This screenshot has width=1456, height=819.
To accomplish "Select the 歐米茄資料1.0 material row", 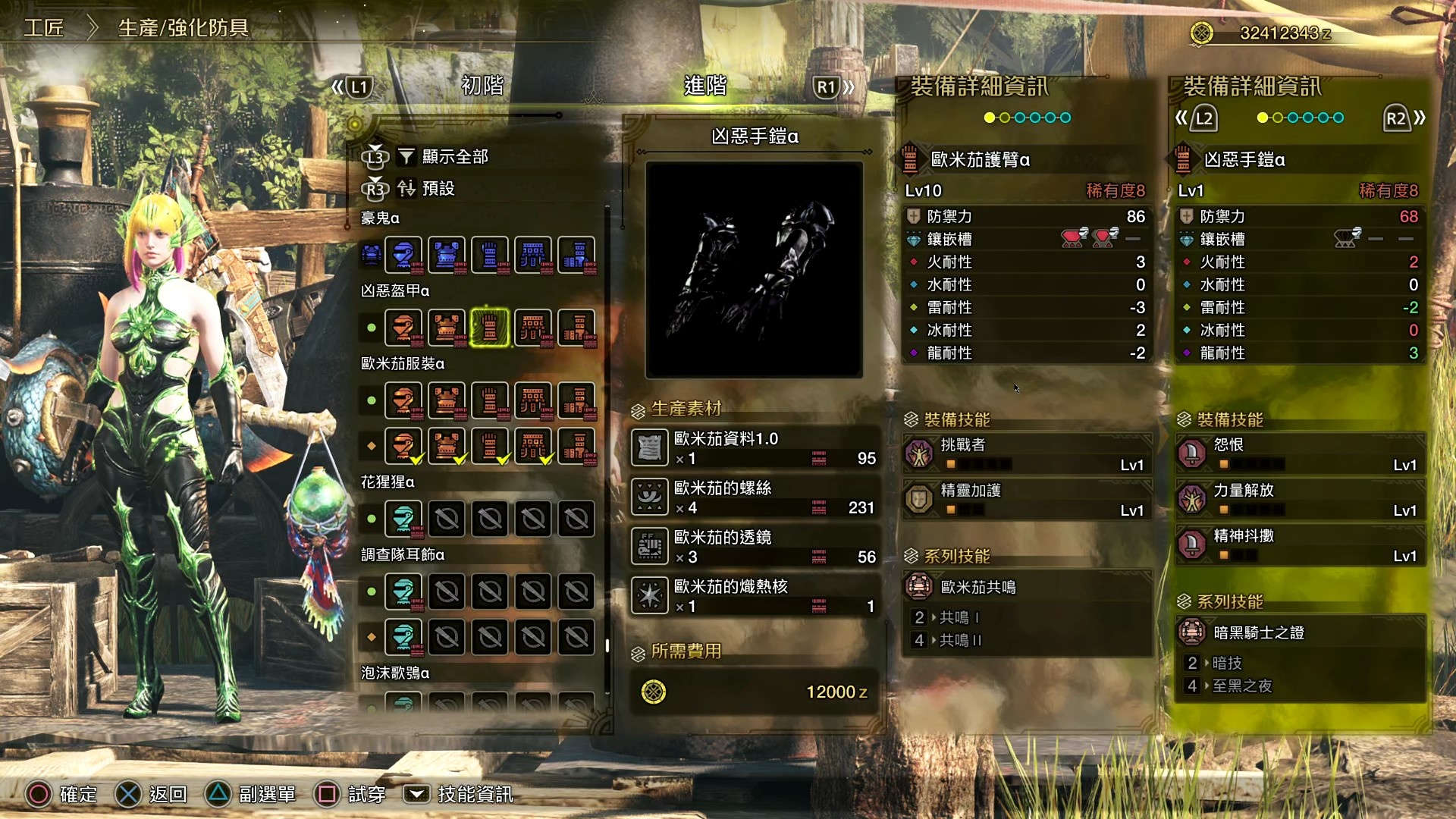I will (755, 448).
